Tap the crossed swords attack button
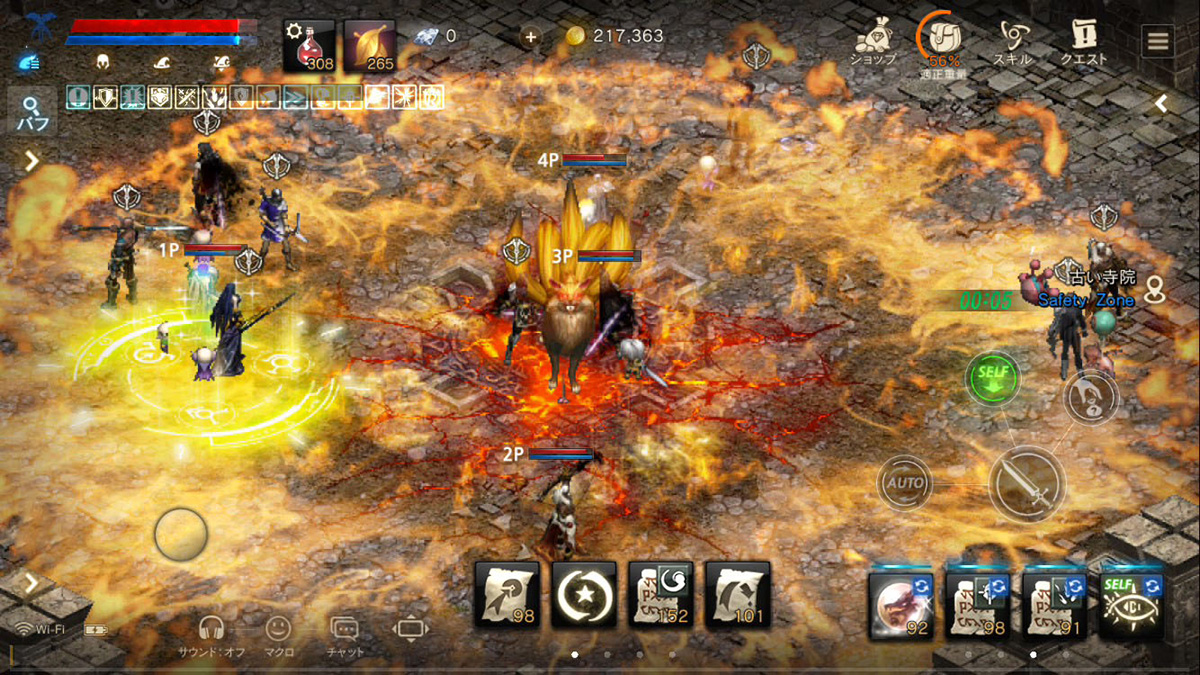The width and height of the screenshot is (1200, 675). tap(1027, 484)
